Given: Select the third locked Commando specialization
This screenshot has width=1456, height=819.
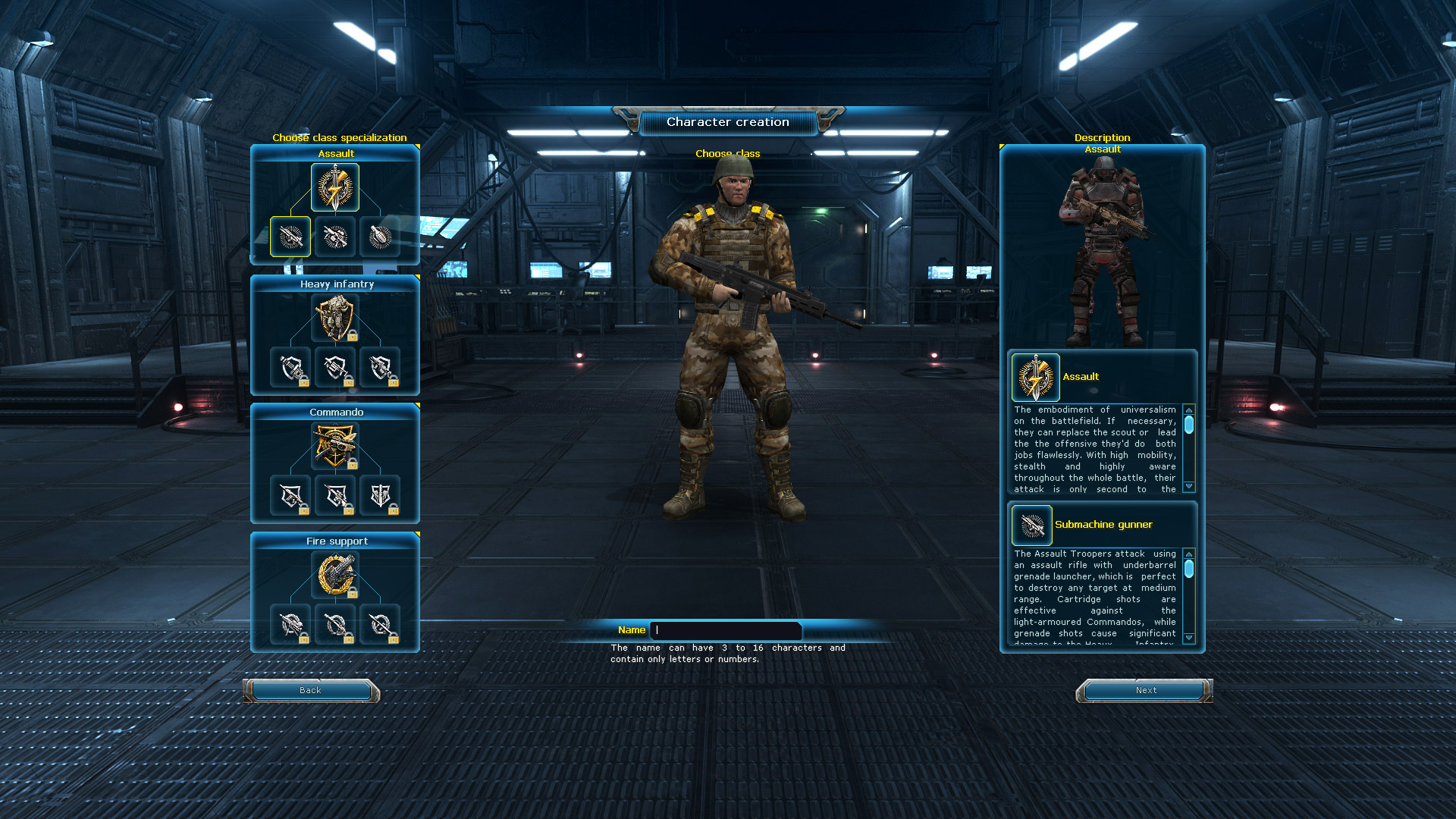Looking at the screenshot, I should (380, 495).
